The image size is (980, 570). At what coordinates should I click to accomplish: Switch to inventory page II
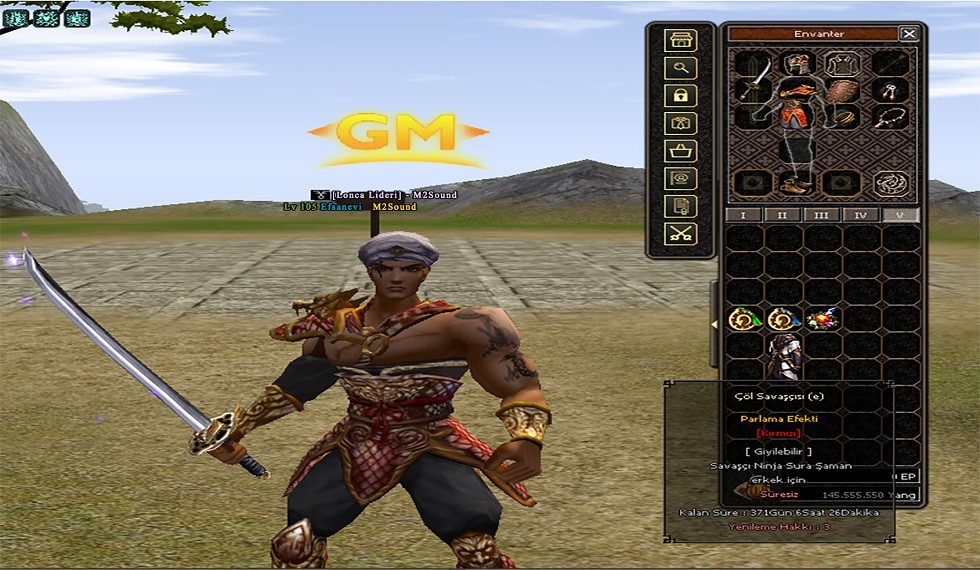pos(782,215)
